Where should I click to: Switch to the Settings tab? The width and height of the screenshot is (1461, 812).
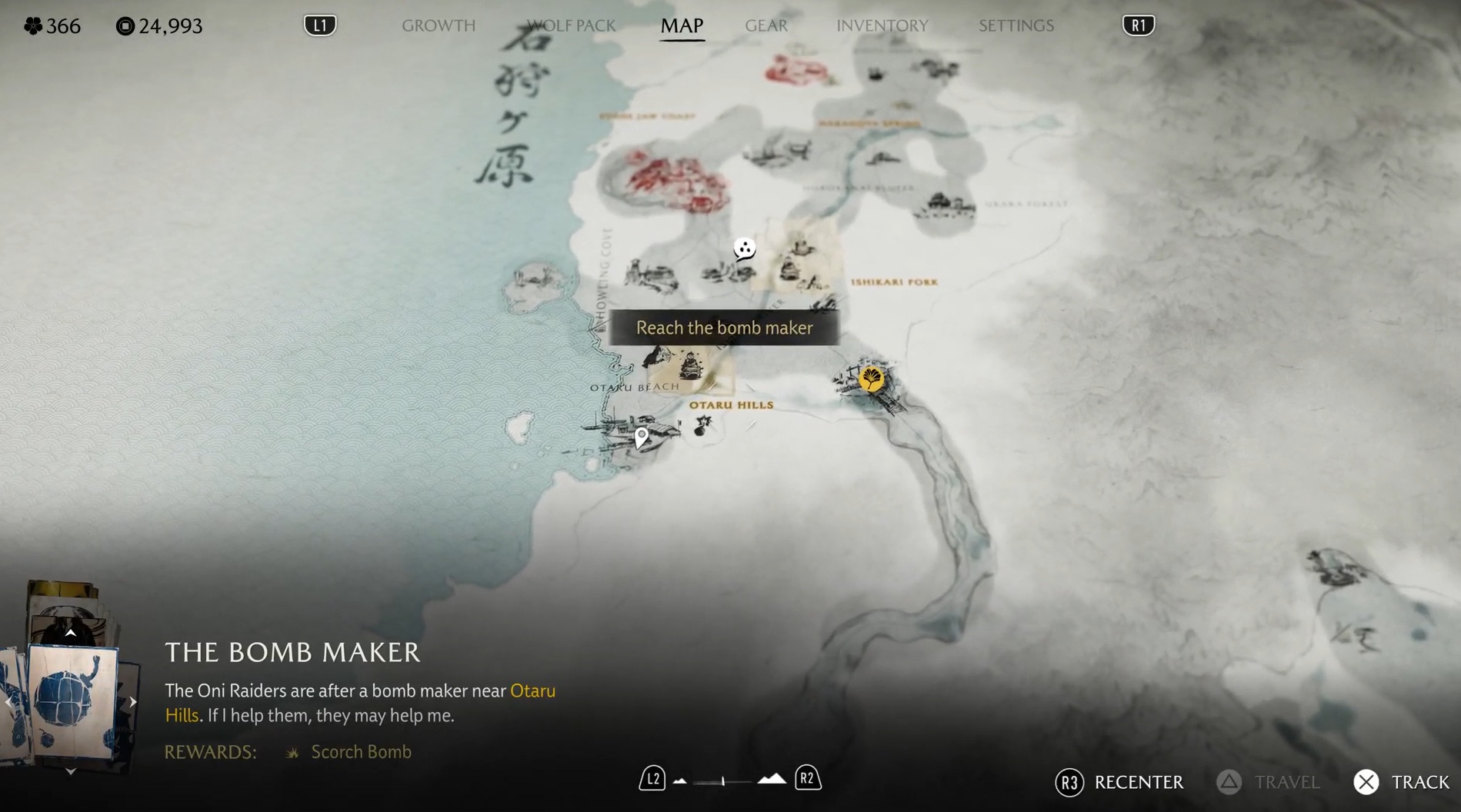1016,25
